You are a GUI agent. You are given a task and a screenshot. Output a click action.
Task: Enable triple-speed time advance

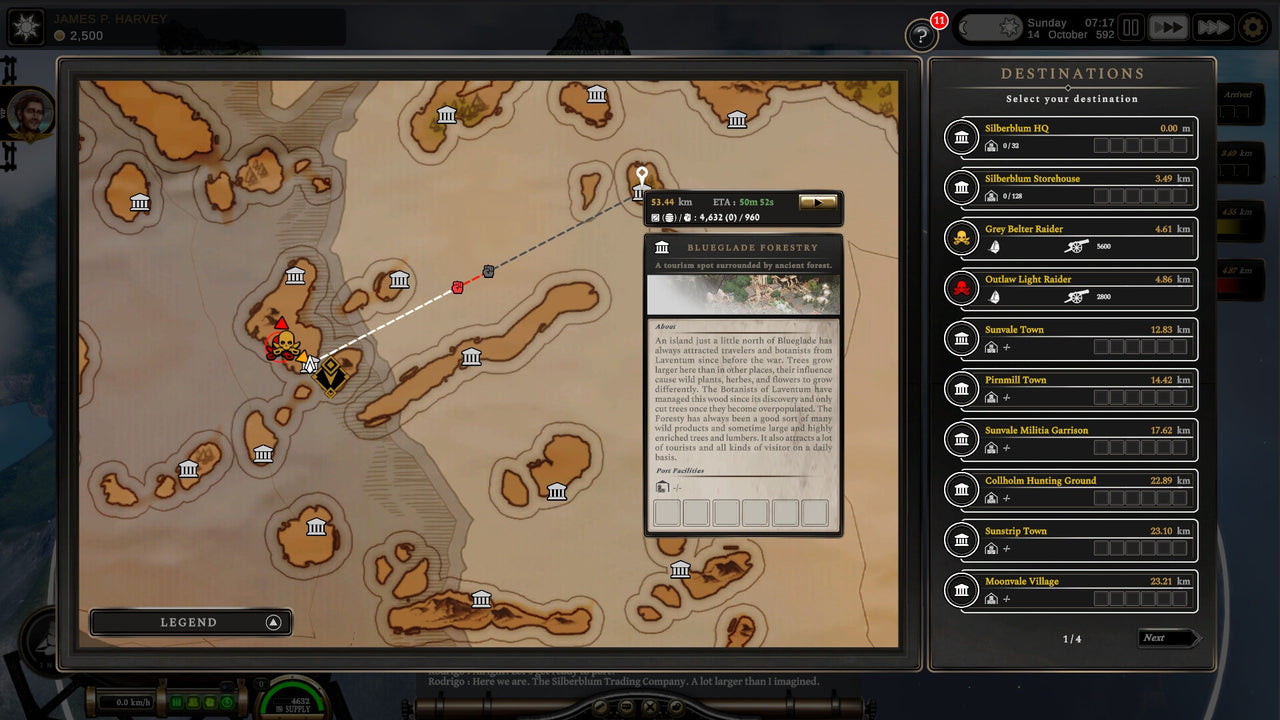pos(1212,27)
